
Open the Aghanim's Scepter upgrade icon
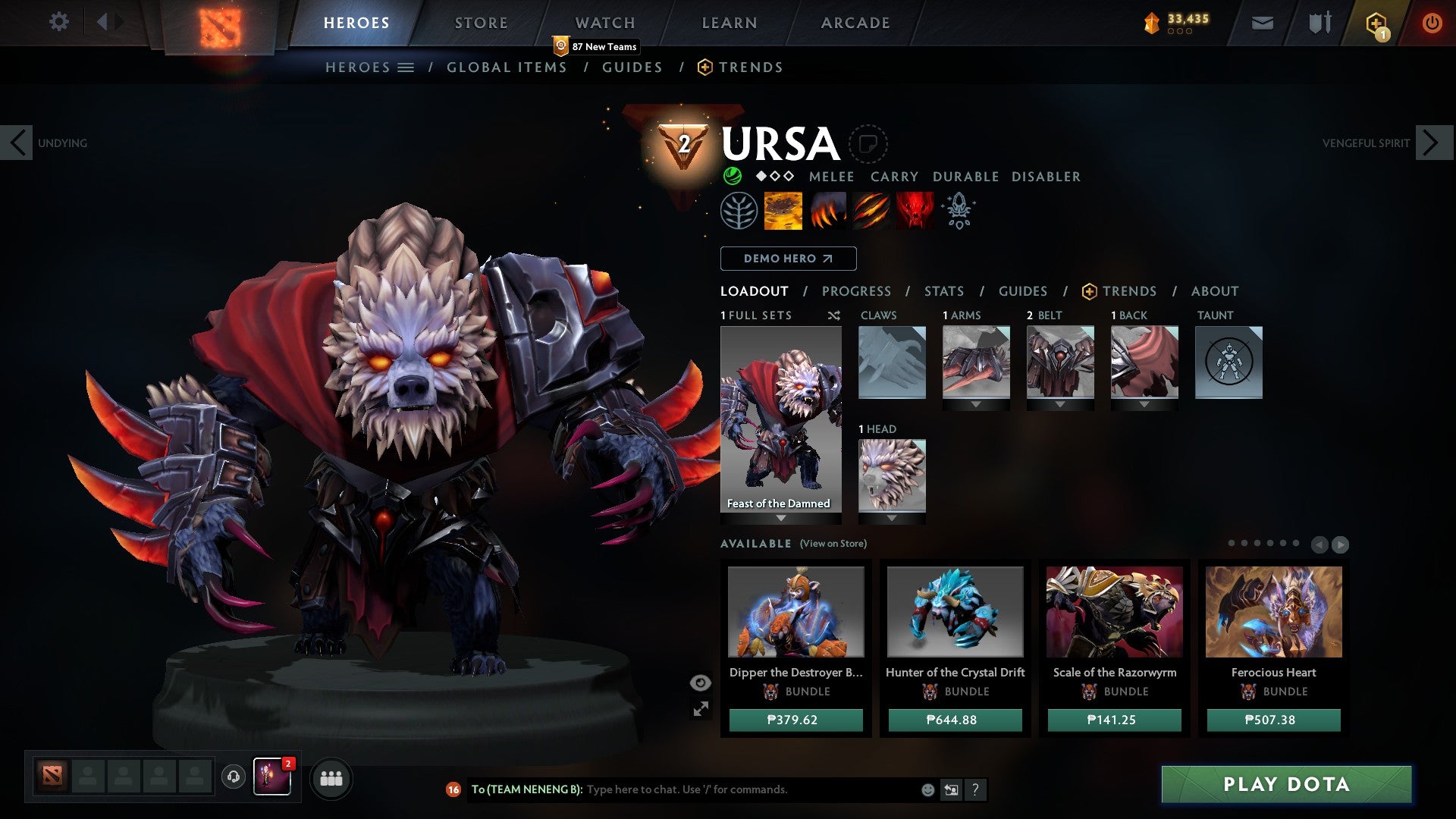[958, 211]
